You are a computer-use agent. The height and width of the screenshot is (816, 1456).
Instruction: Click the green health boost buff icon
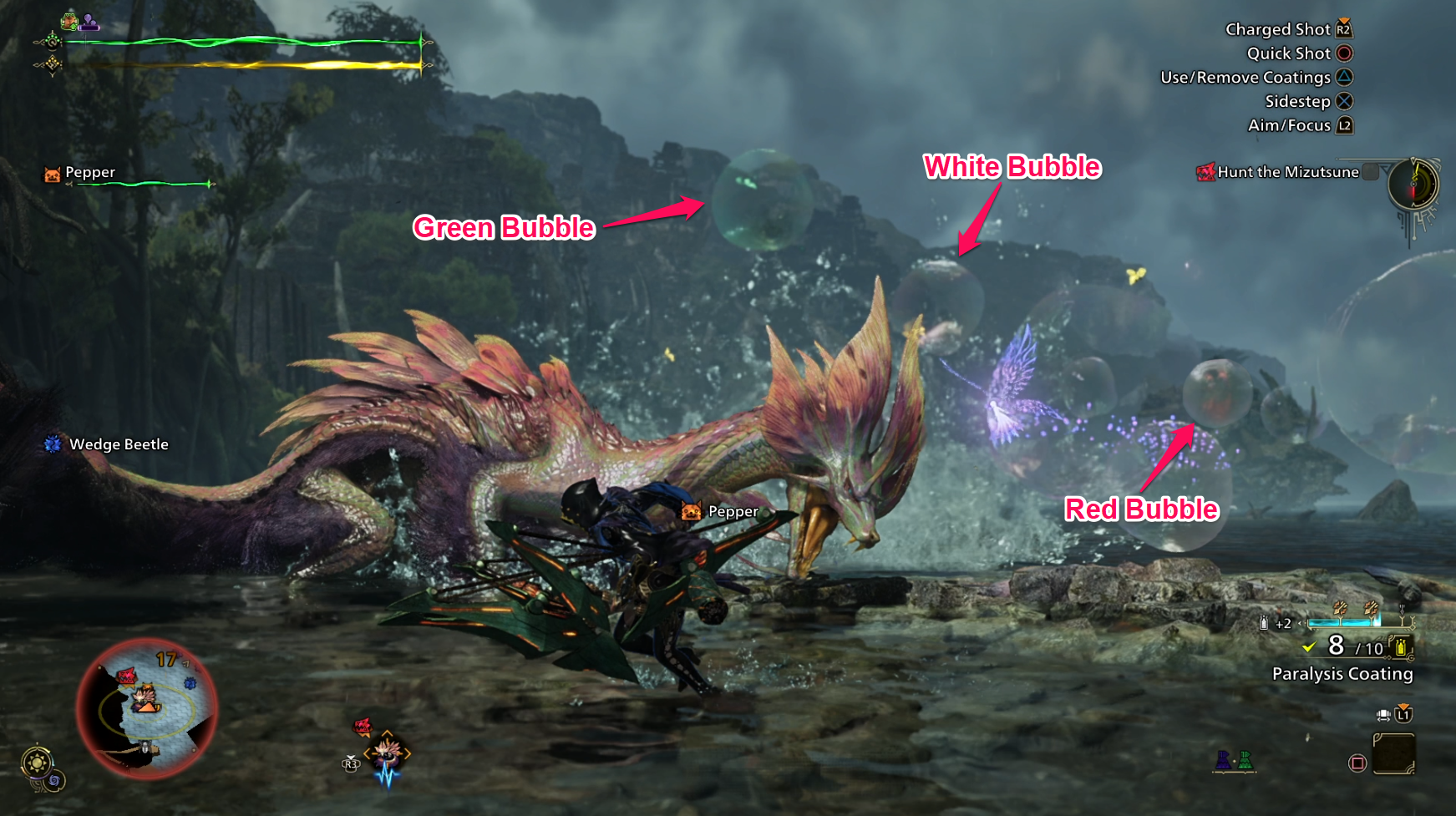click(x=70, y=22)
